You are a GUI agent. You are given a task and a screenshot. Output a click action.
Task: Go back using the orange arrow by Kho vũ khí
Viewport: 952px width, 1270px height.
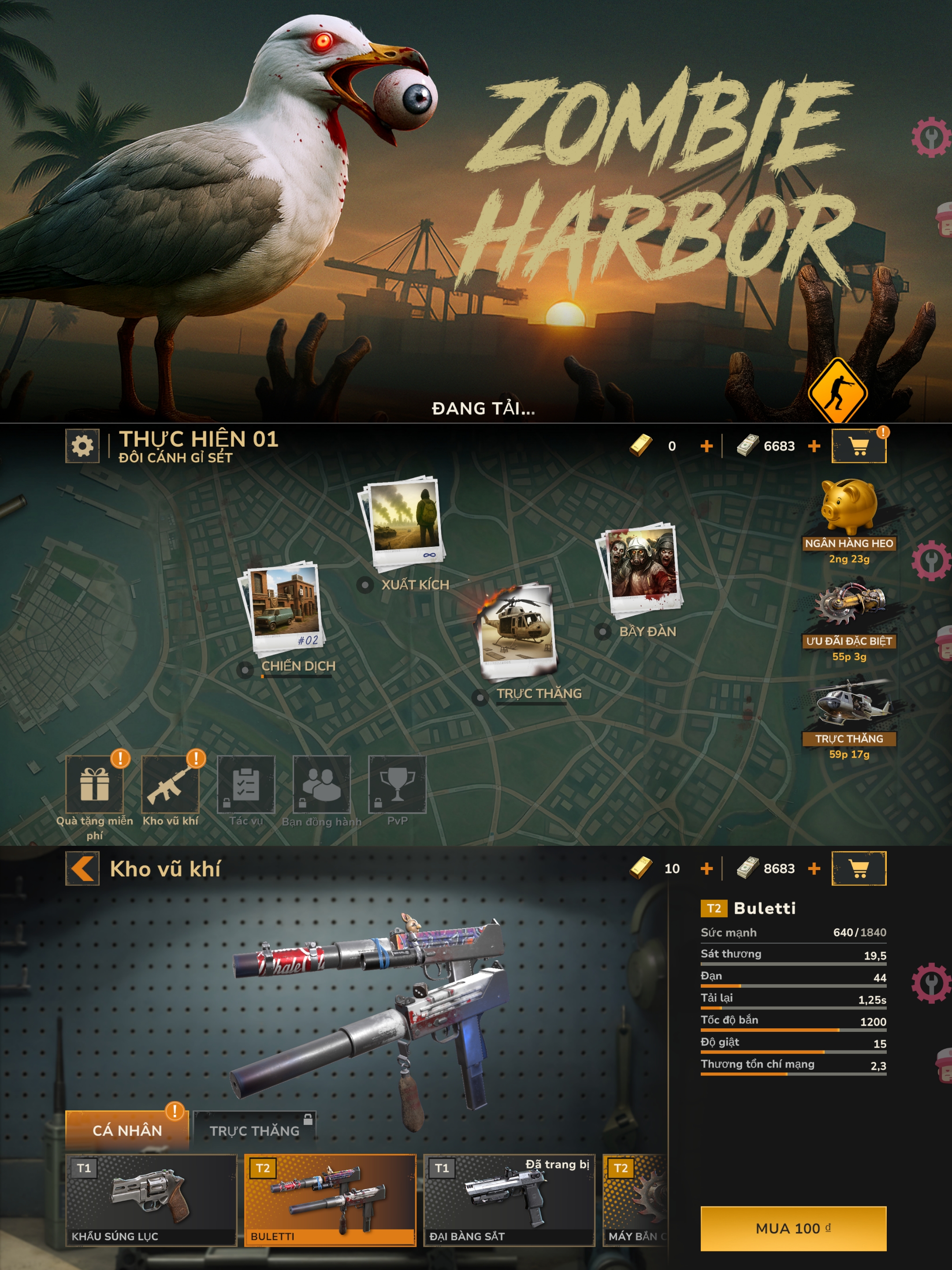(x=82, y=868)
